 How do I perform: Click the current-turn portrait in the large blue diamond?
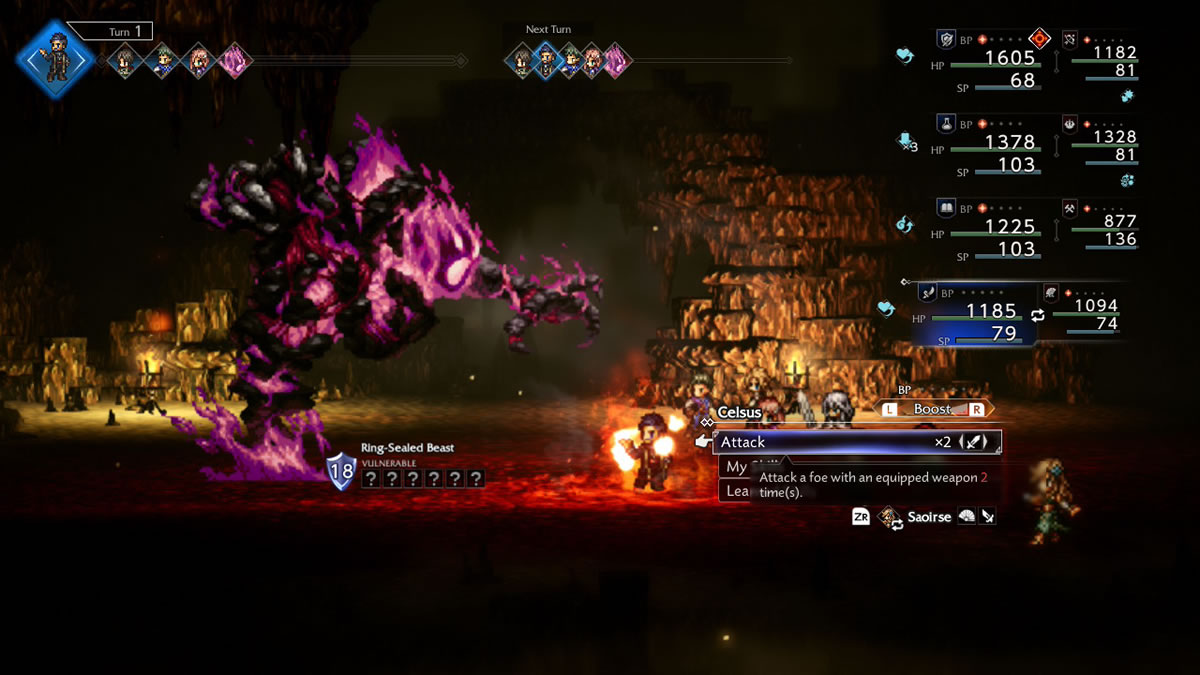(55, 58)
